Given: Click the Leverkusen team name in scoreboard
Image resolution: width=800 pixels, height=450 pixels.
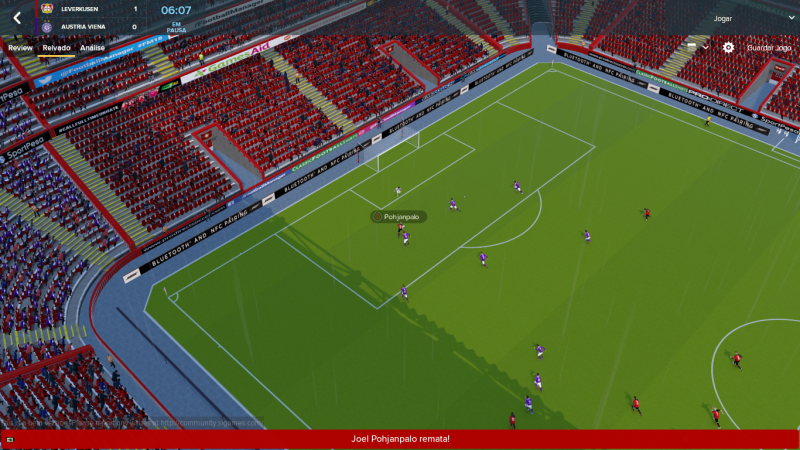Looking at the screenshot, I should pos(84,9).
